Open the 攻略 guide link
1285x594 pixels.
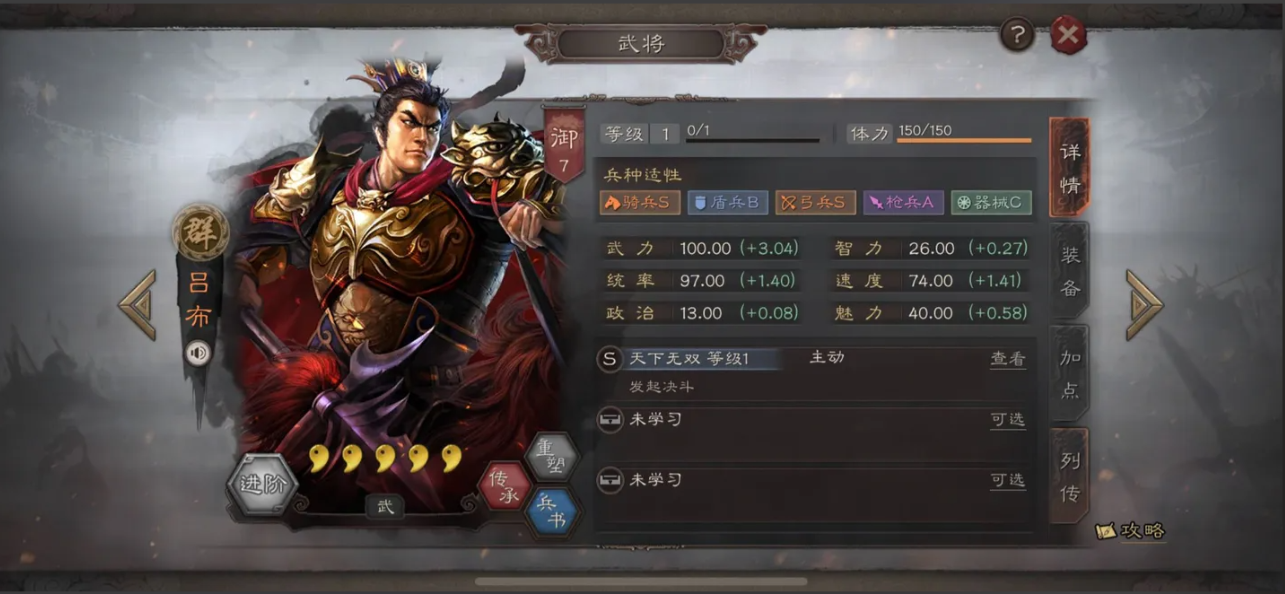[1132, 531]
